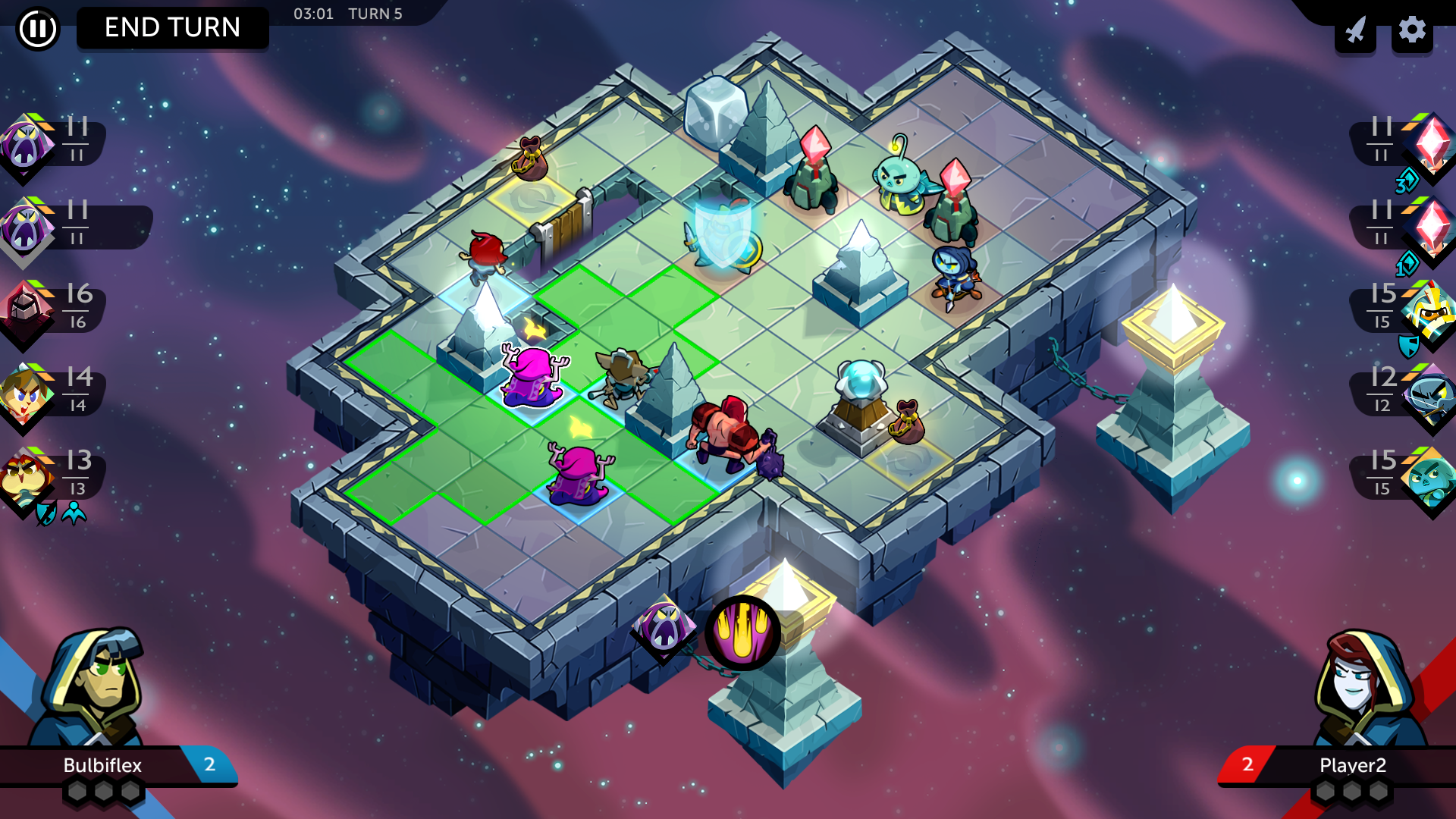Click the surrender rocket icon
Viewport: 1456px width, 819px height.
[1355, 30]
